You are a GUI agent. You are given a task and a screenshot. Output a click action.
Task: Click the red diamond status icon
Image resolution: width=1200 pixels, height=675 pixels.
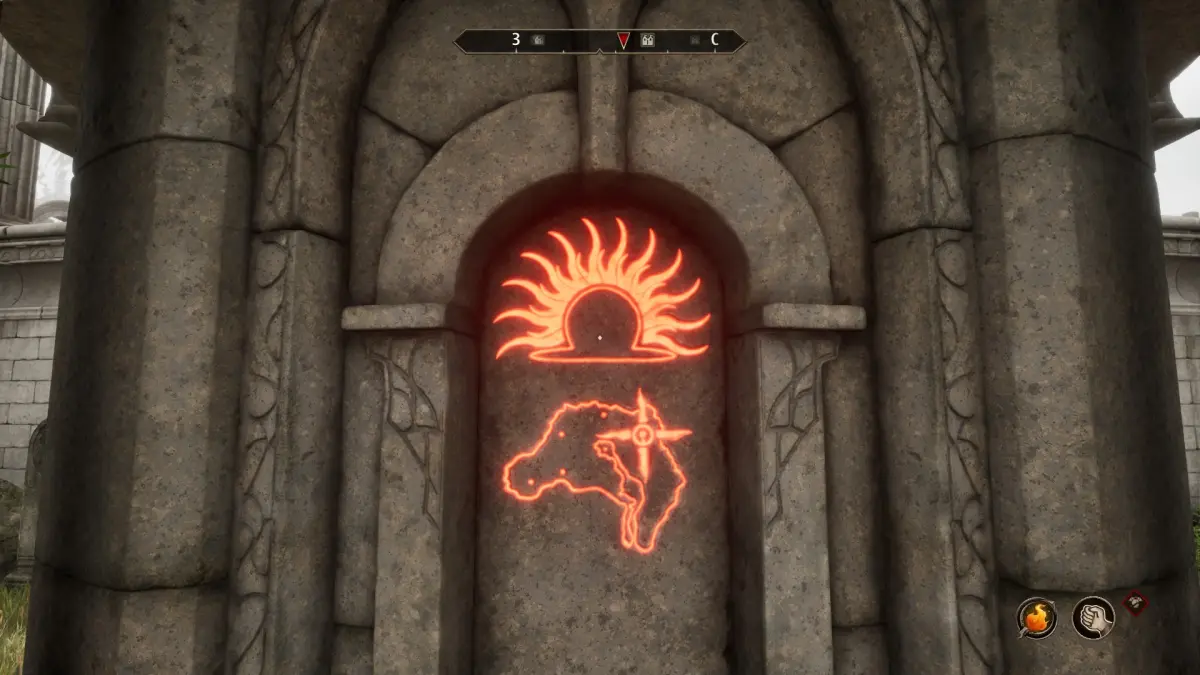[x=1135, y=602]
